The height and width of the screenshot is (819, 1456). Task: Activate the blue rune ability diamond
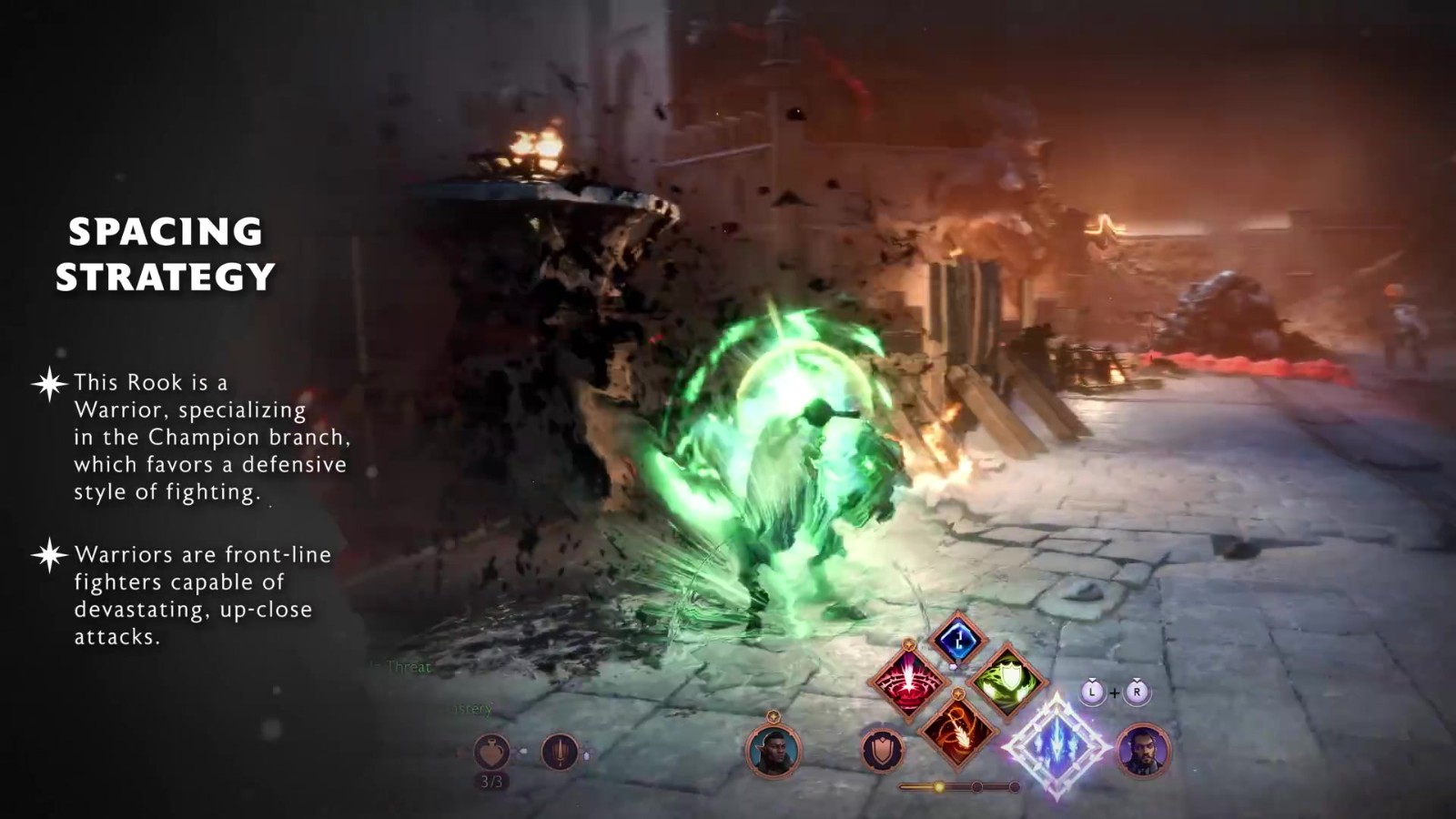pyautogui.click(x=957, y=641)
